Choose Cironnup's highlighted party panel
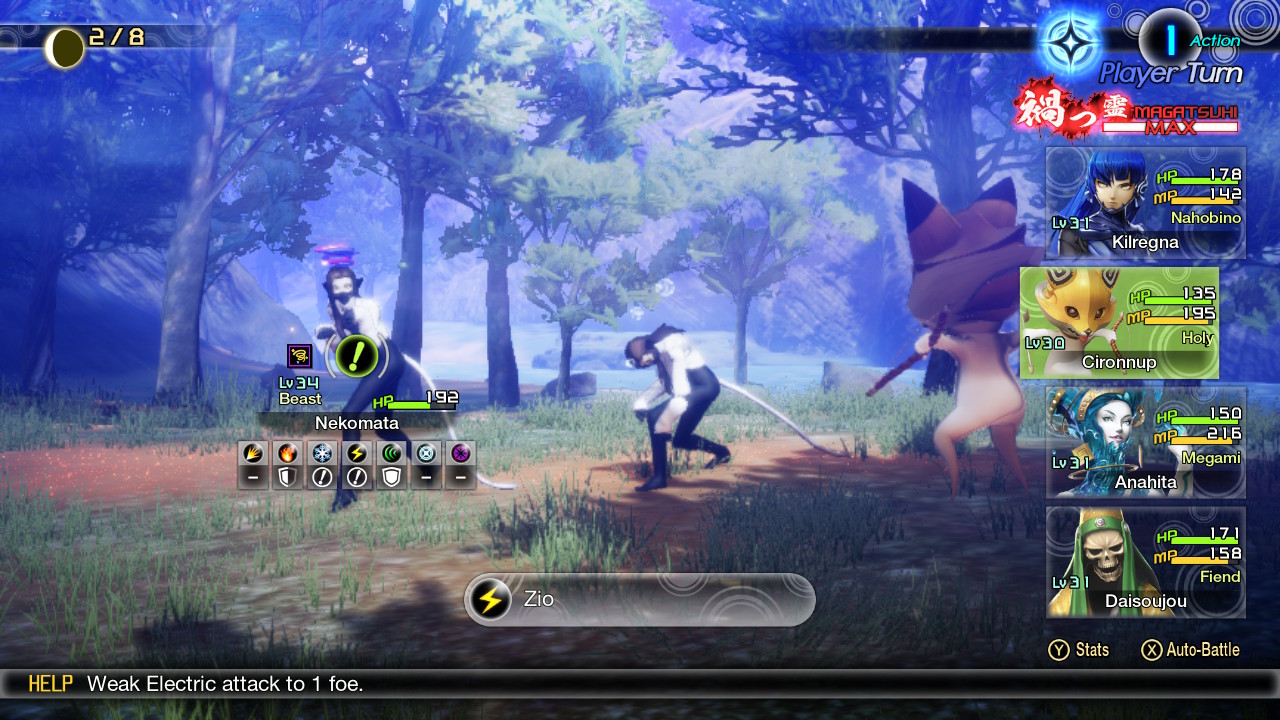 point(1120,322)
